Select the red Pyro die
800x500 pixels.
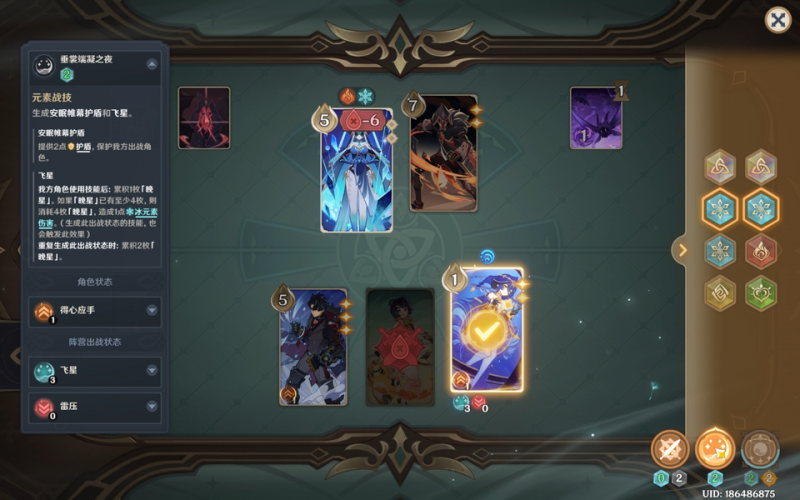pos(760,251)
